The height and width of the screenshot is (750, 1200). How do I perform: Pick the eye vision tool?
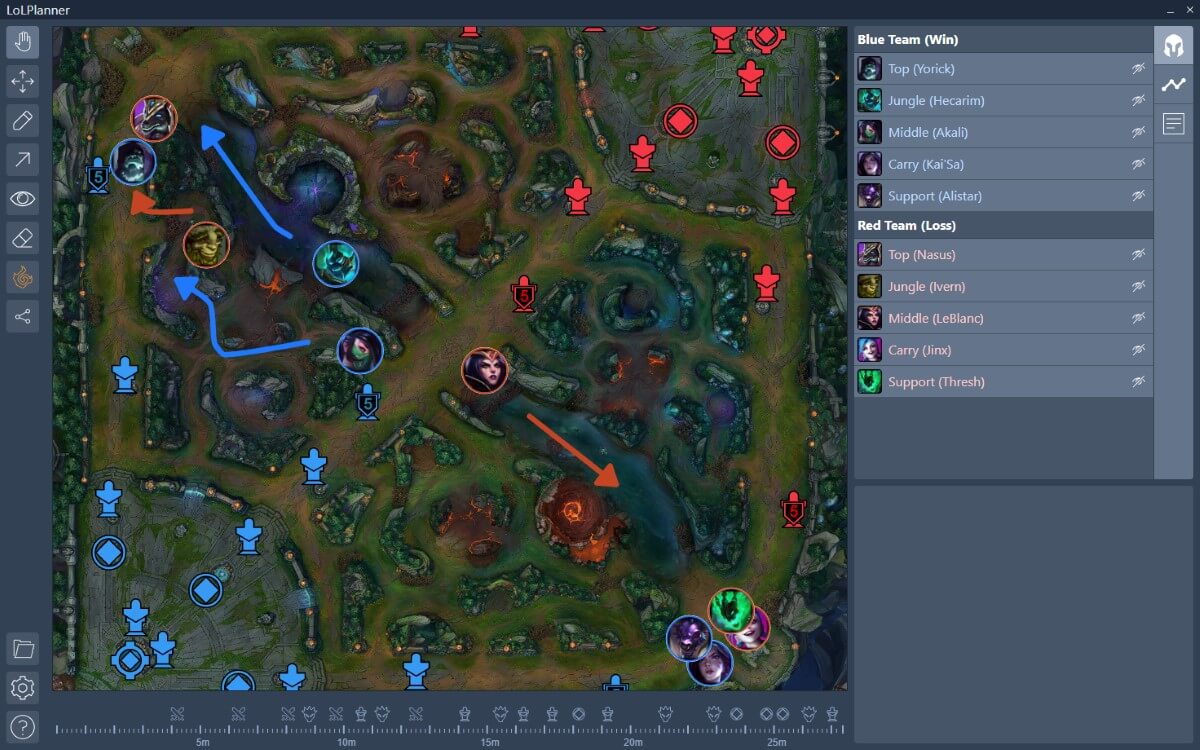coord(23,198)
